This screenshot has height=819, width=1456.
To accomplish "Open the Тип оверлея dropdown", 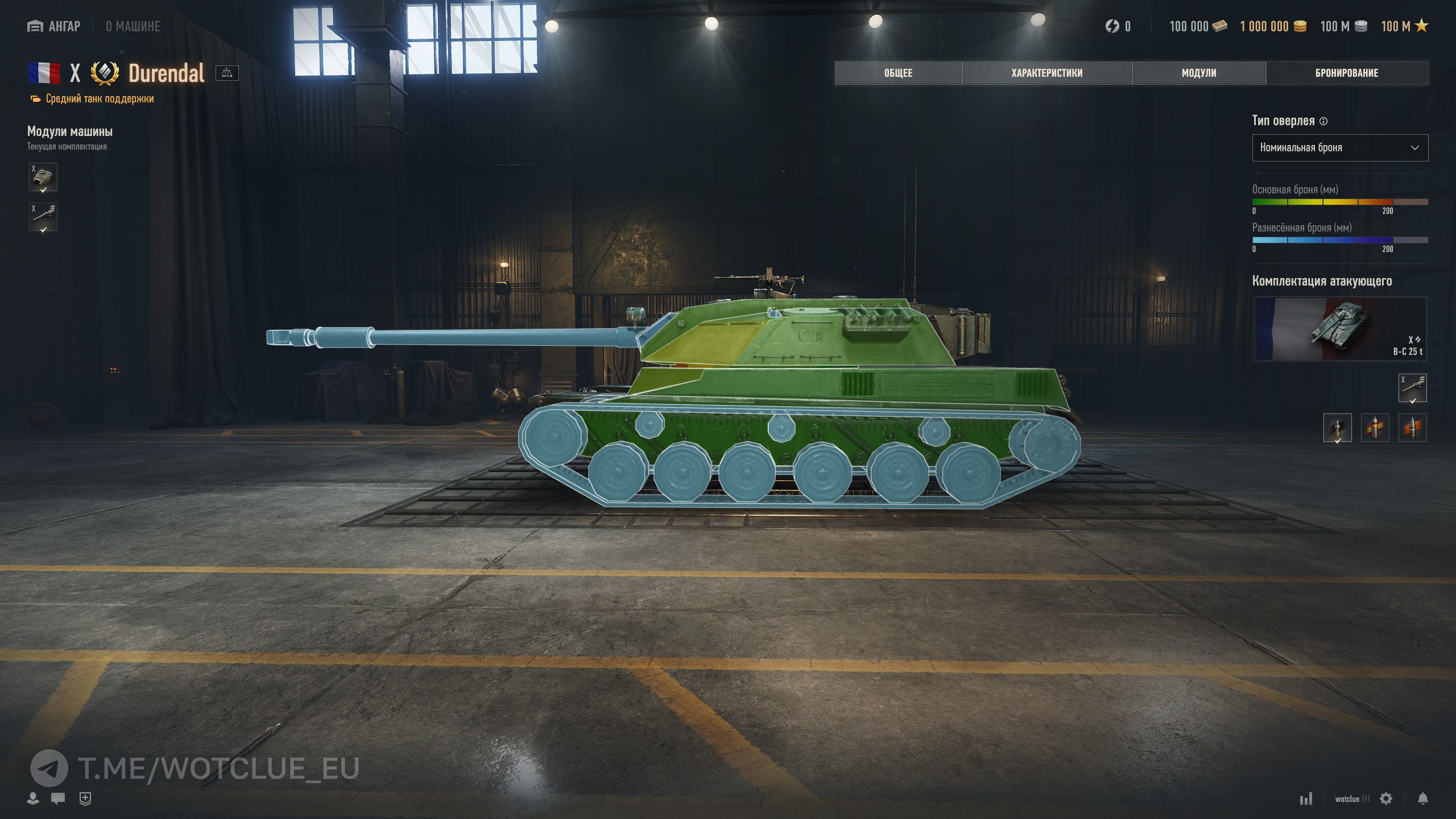I will [1339, 148].
